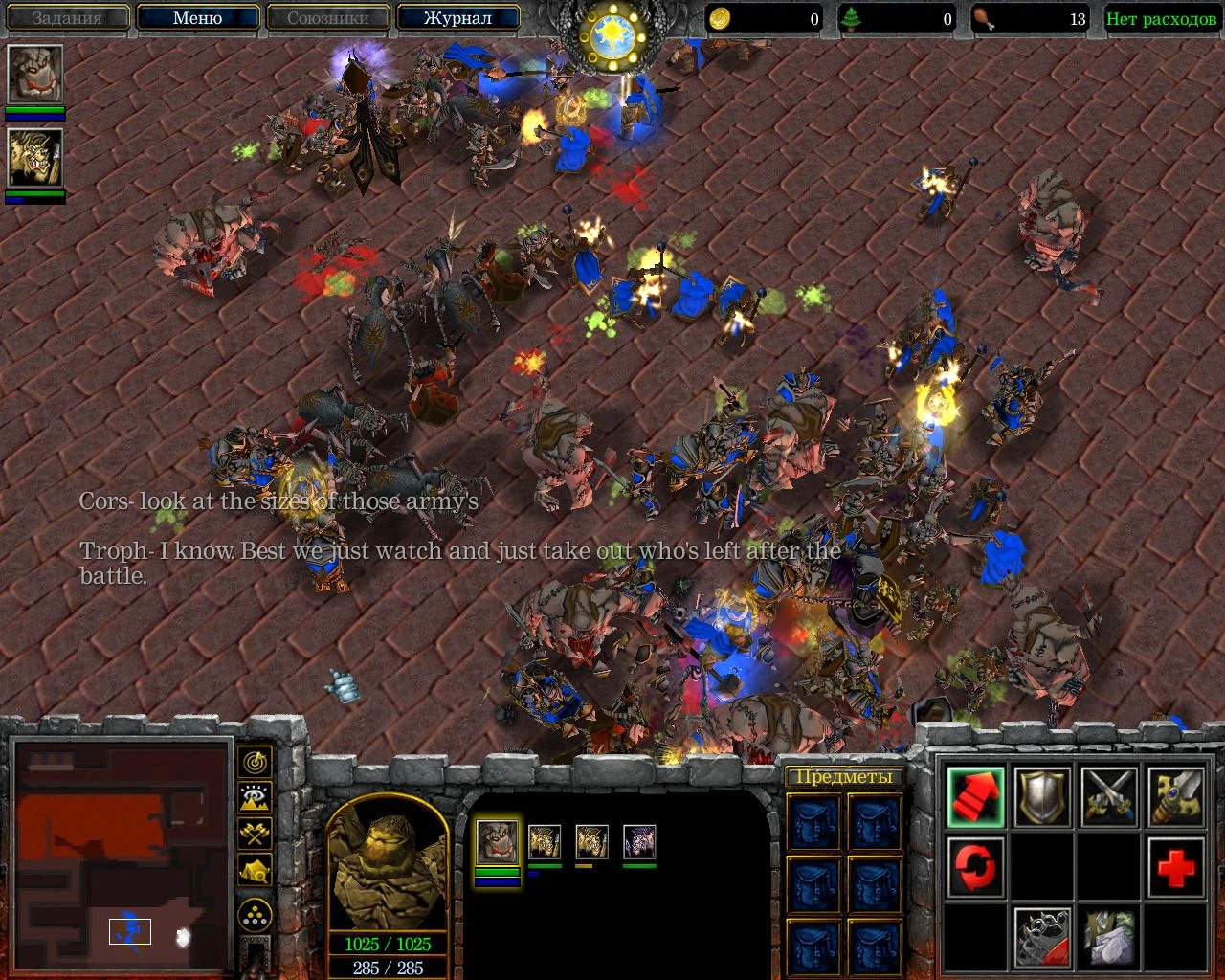Click the jeweled sword command icon
The height and width of the screenshot is (980, 1225).
1175,797
